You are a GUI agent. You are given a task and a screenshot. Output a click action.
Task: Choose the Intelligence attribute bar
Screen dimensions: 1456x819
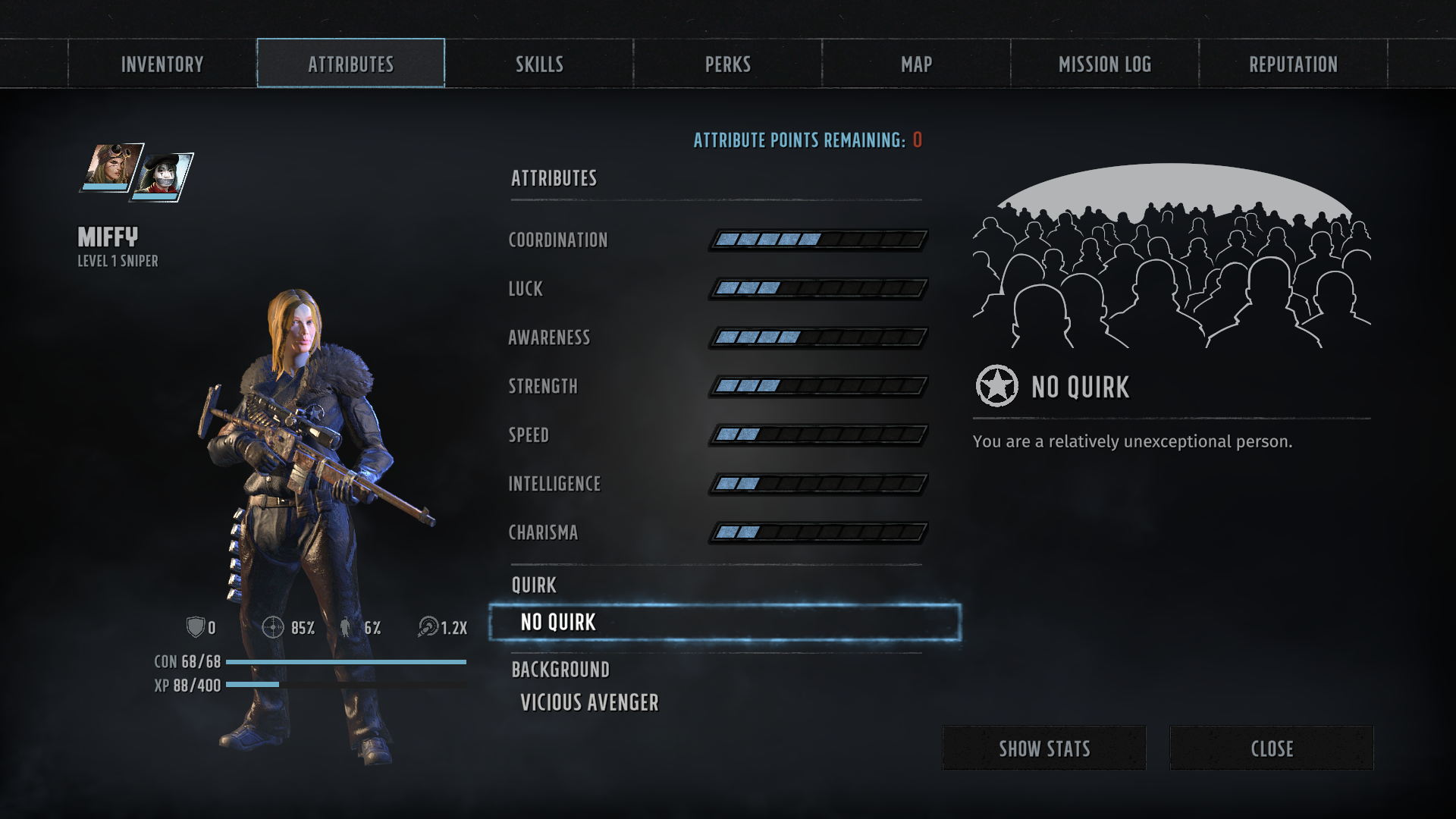point(818,484)
